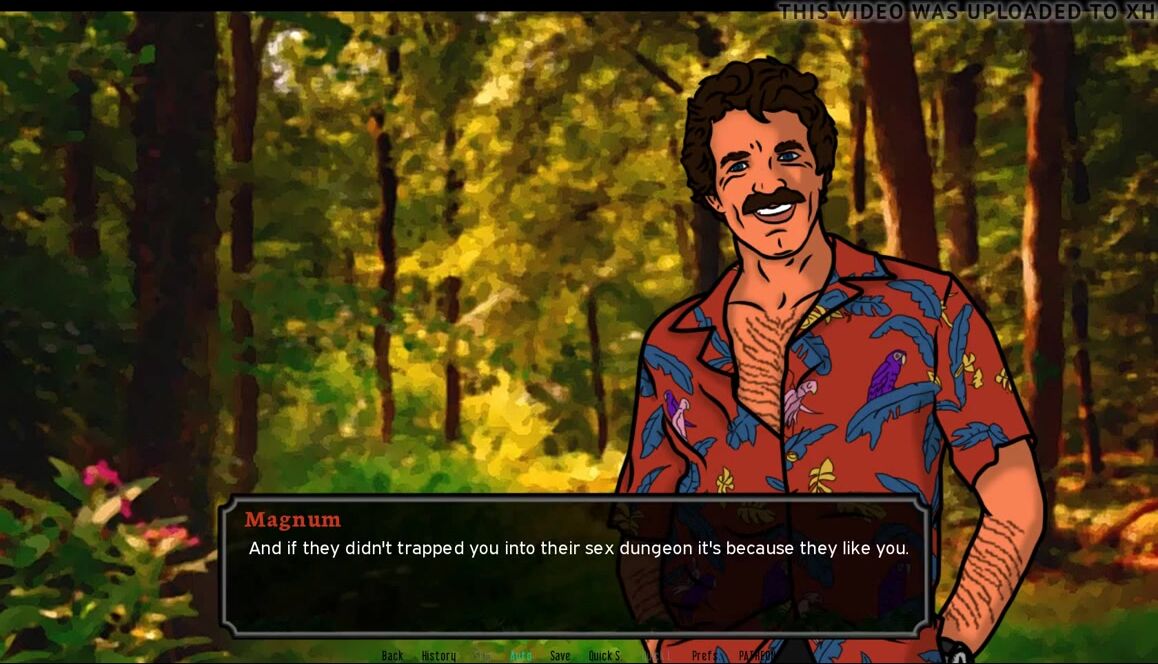Open the dialogue History log

pyautogui.click(x=438, y=656)
